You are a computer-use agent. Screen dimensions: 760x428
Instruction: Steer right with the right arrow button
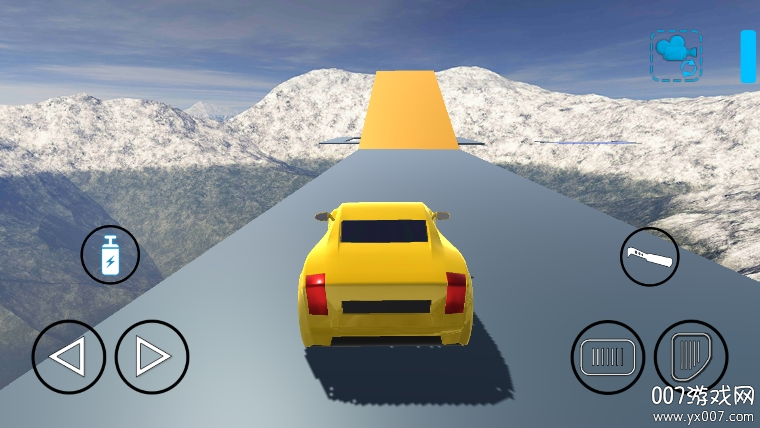click(x=152, y=357)
